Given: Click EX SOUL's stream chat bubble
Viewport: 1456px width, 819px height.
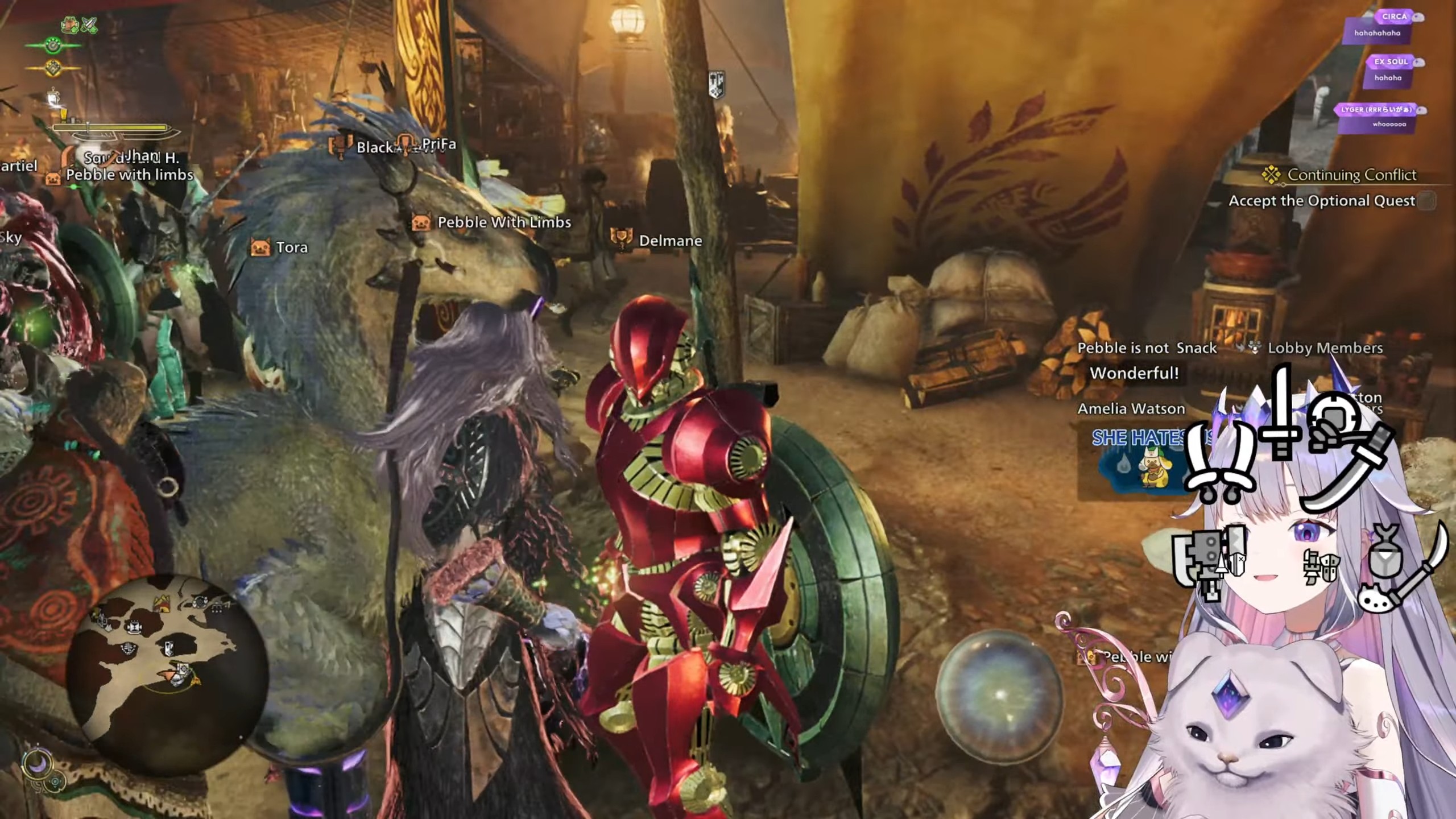Looking at the screenshot, I should point(1388,72).
